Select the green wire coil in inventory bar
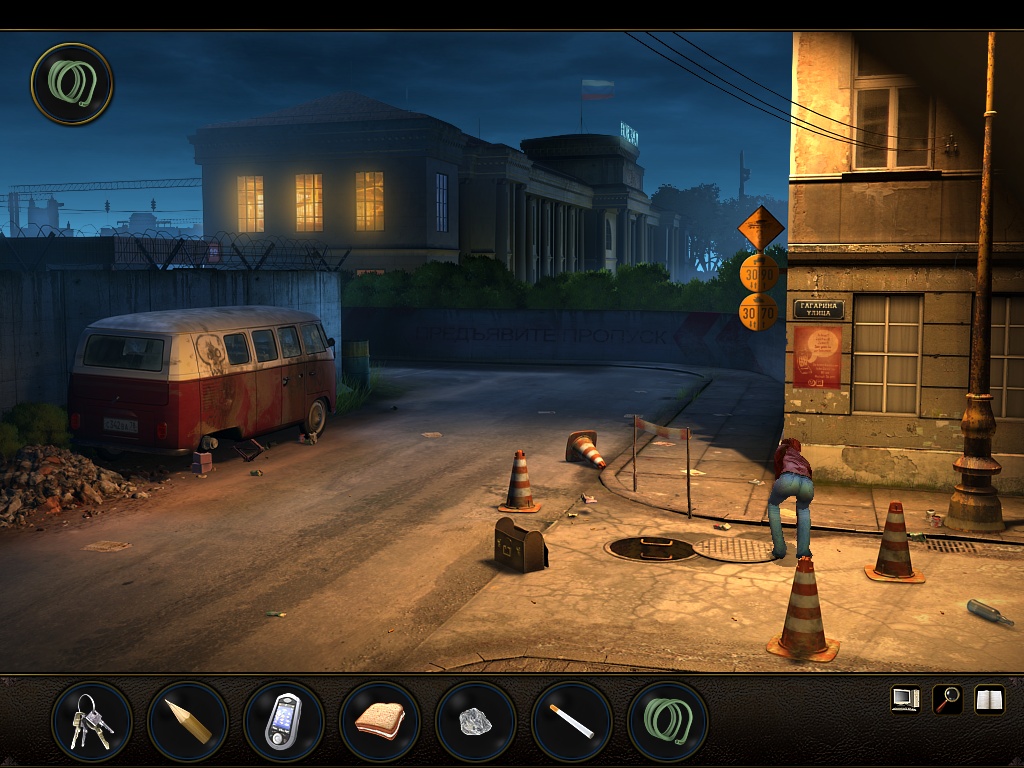This screenshot has height=768, width=1024. 667,721
